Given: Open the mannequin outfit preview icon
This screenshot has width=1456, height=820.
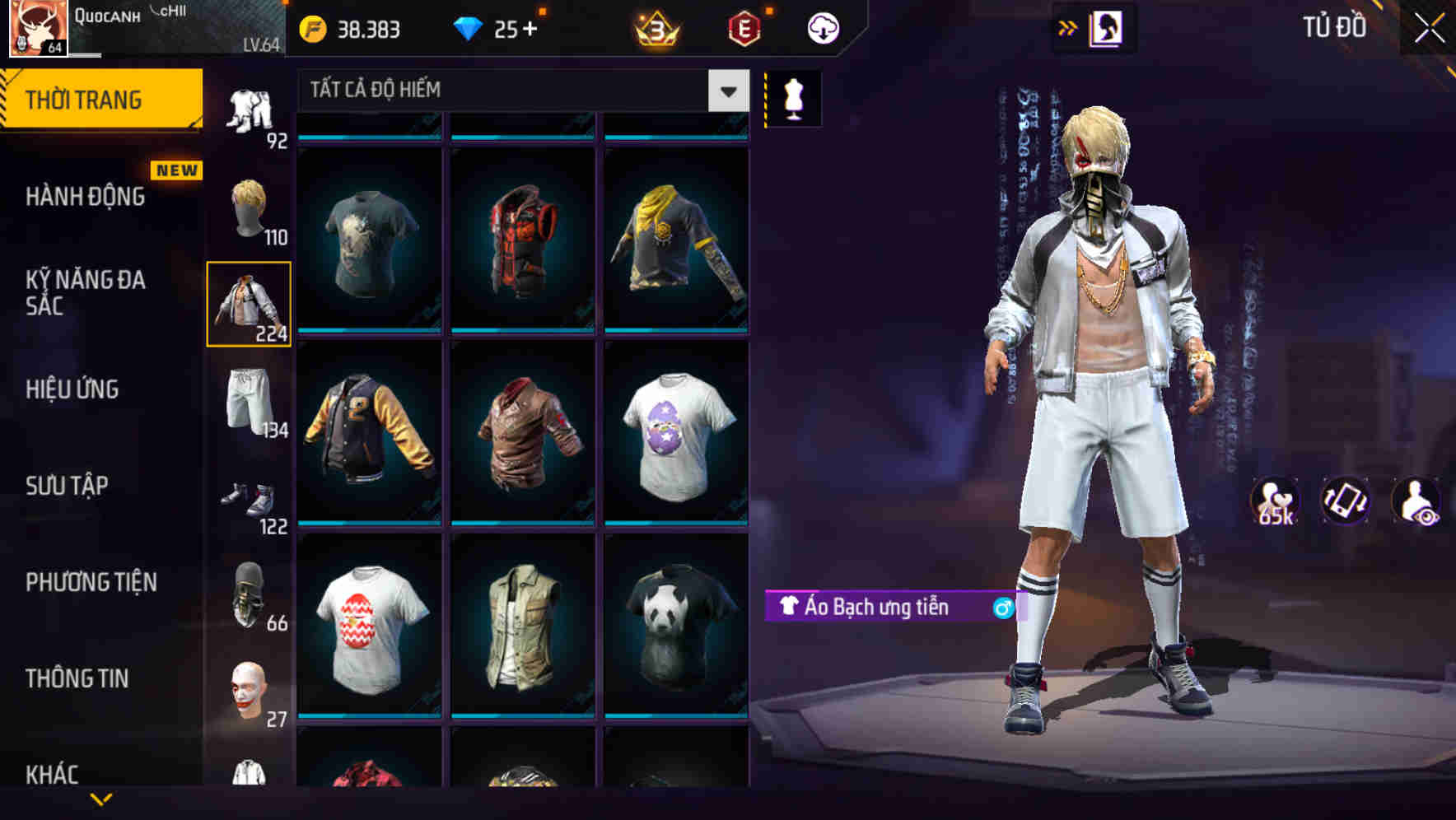Looking at the screenshot, I should pyautogui.click(x=792, y=98).
